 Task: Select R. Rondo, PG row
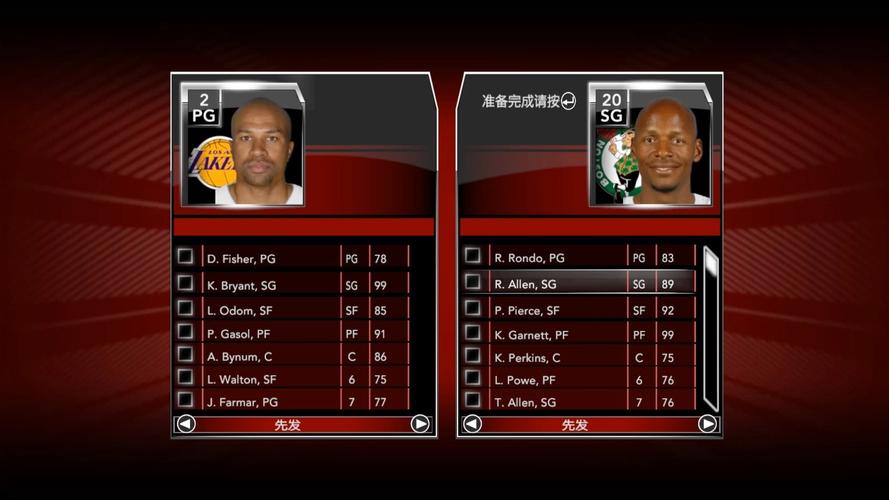(x=556, y=258)
